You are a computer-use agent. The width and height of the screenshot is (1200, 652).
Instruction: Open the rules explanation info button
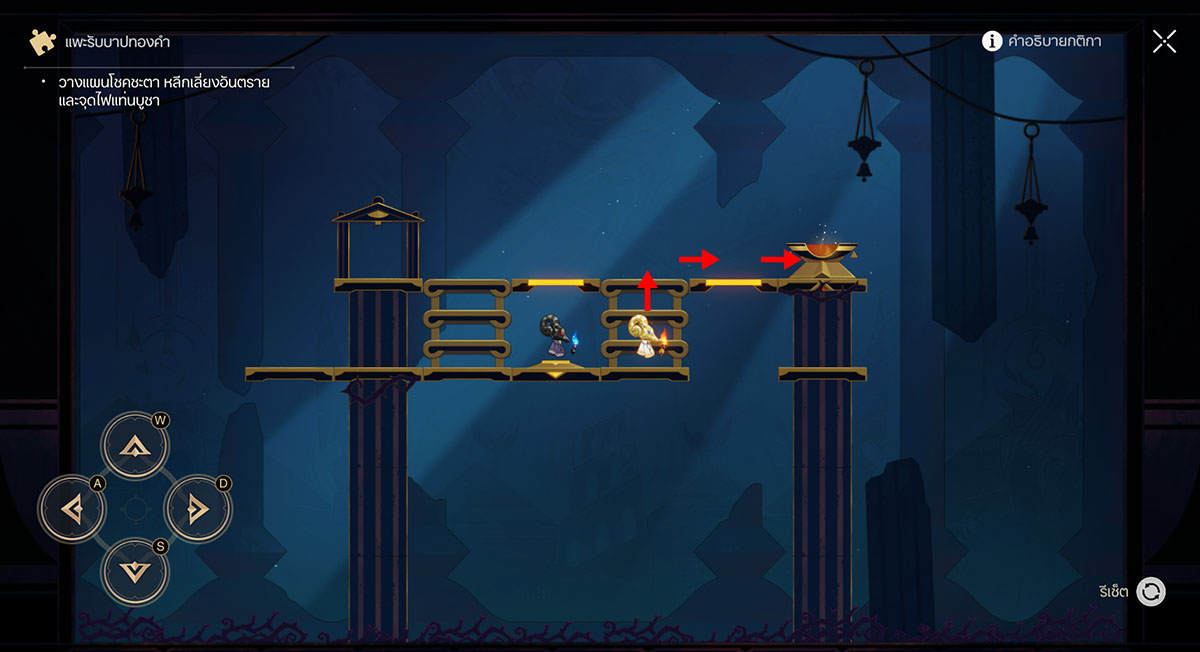[x=992, y=41]
